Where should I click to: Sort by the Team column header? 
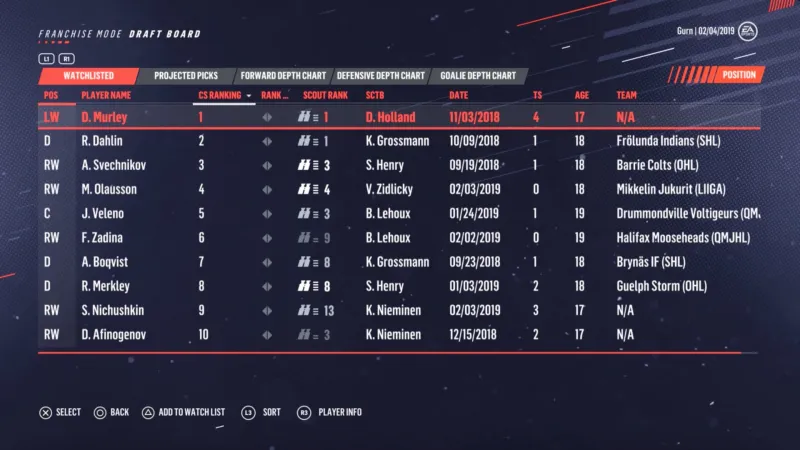point(627,96)
